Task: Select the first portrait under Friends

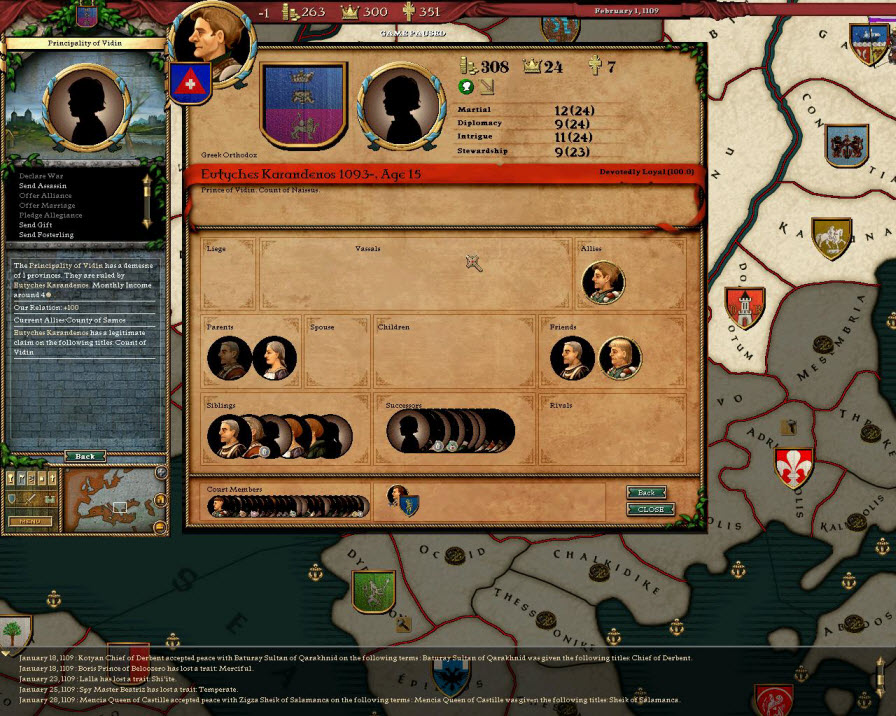Action: [572, 358]
